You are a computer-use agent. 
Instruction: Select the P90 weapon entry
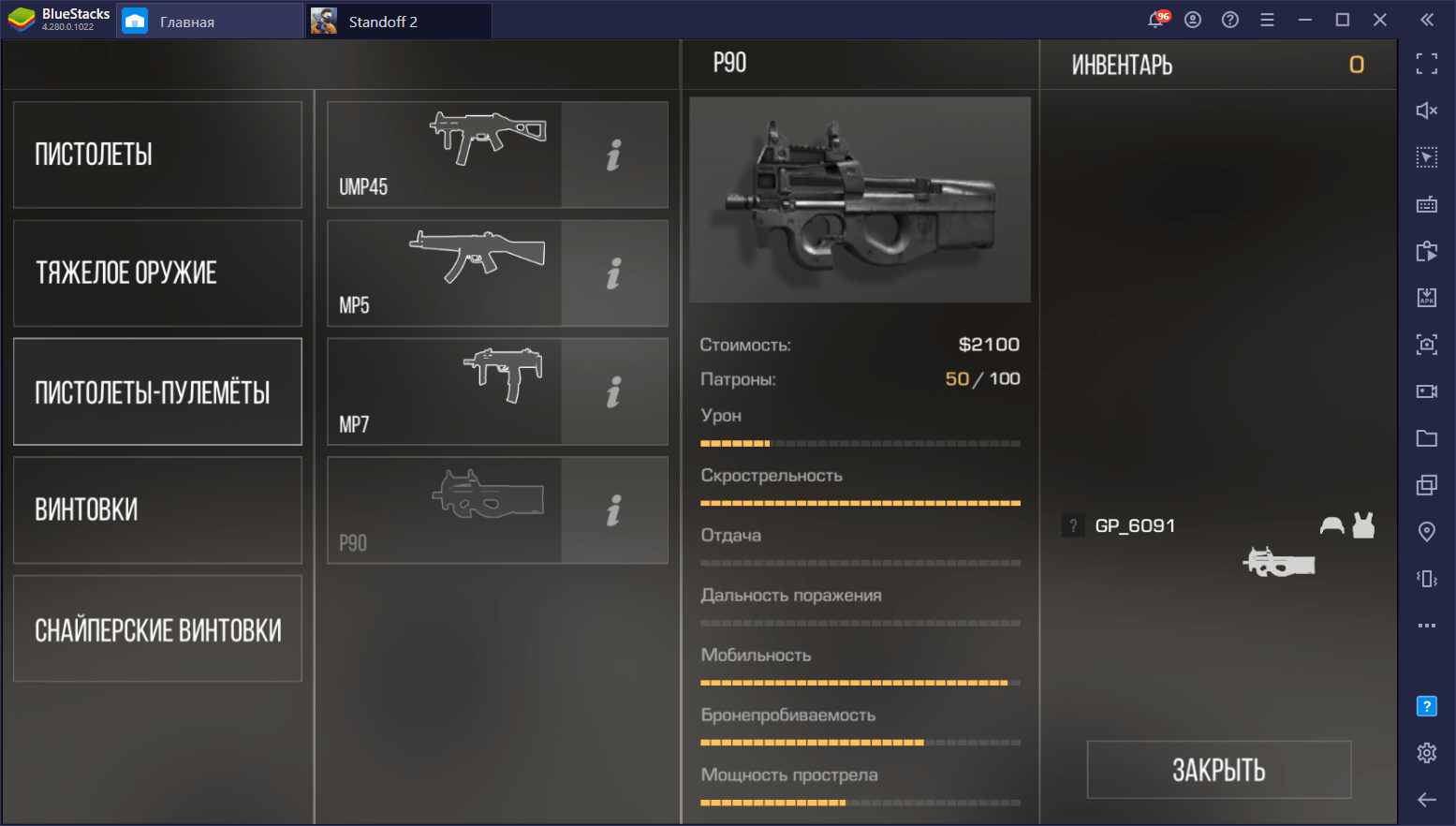[445, 510]
